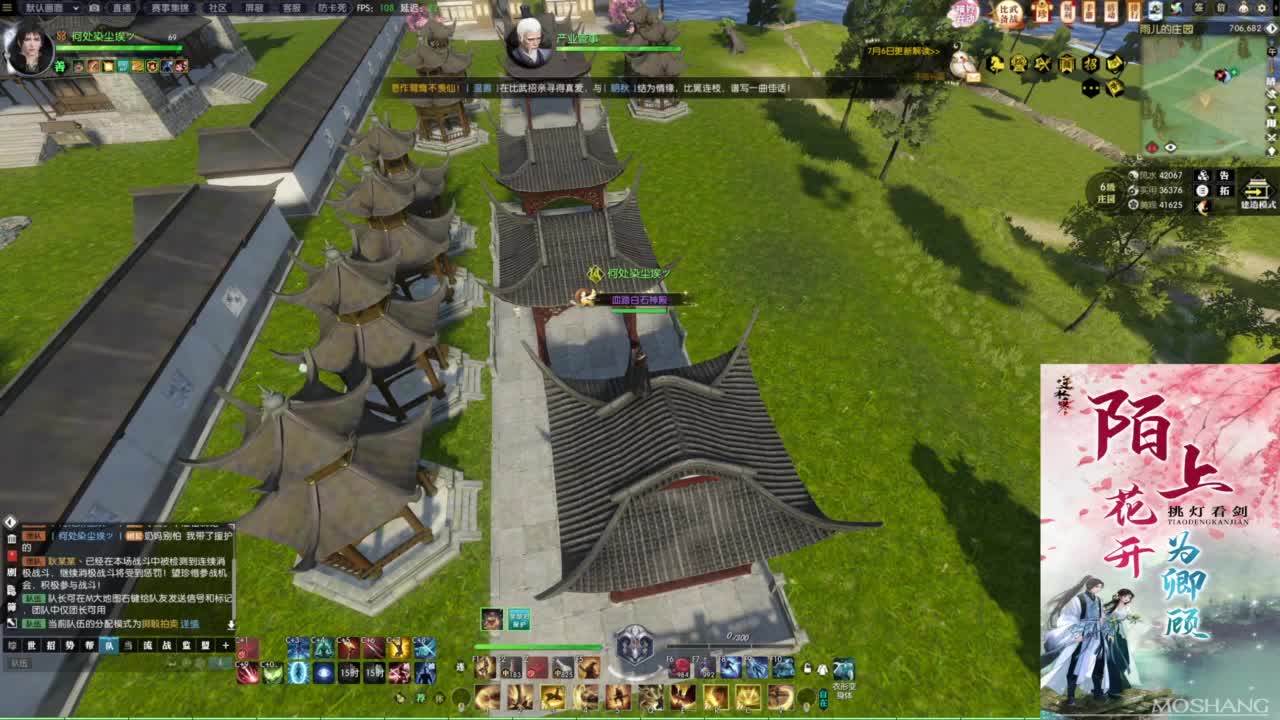Toggle 防卡死 option in the top menu bar
The height and width of the screenshot is (720, 1280).
330,9
